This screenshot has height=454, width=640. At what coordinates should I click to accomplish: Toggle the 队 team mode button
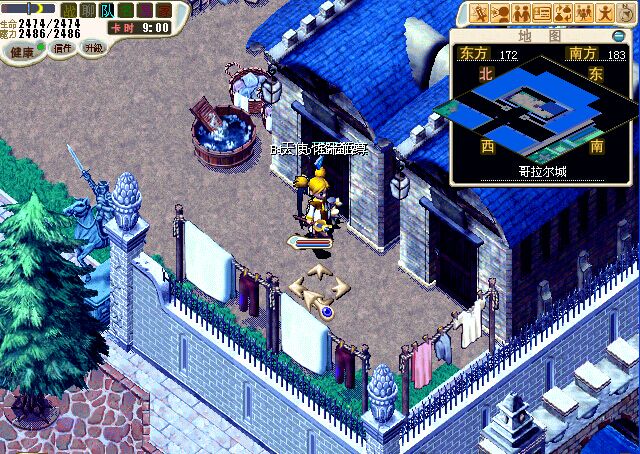point(107,10)
